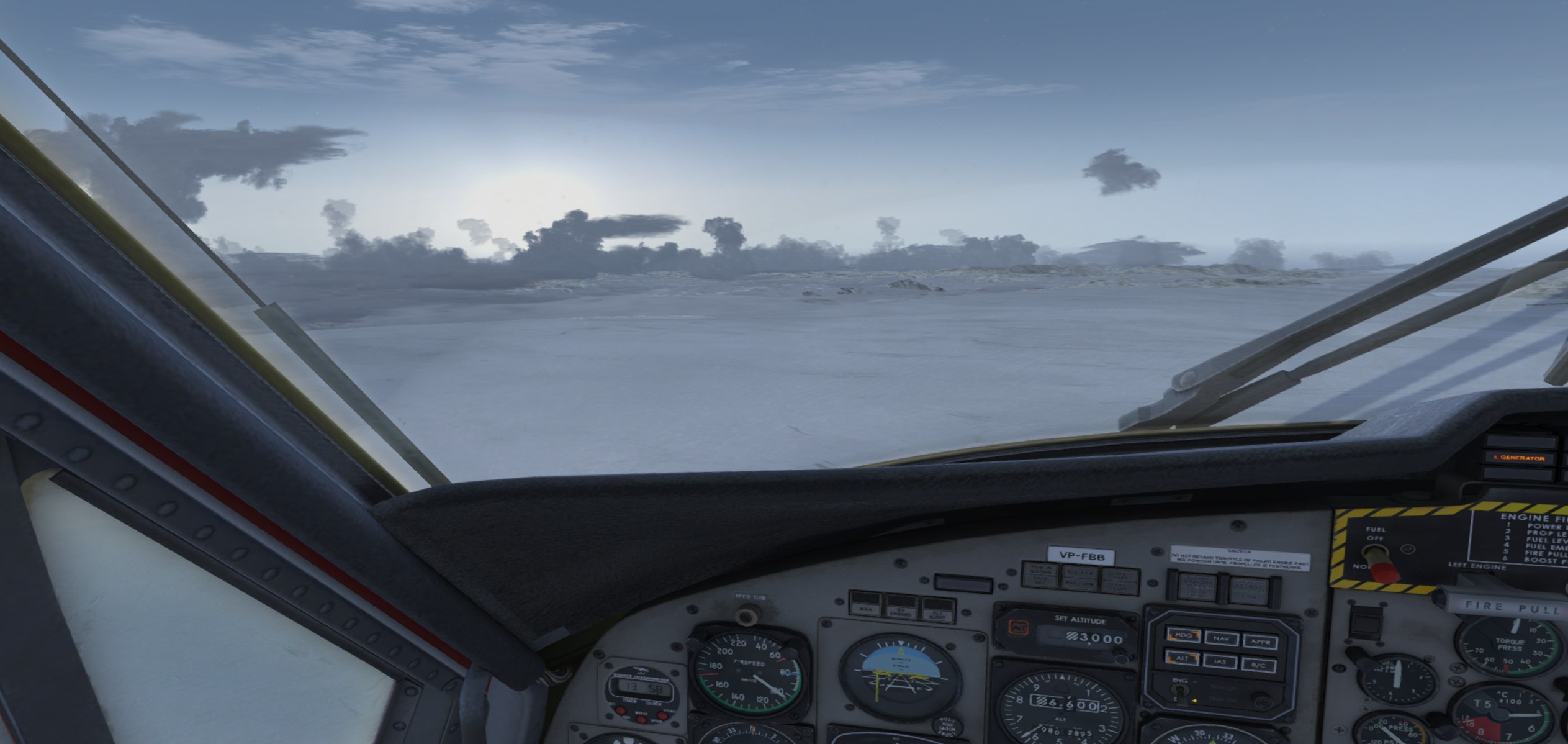Viewport: 1568px width, 744px height.
Task: Select the IAS autopilot mode button
Action: click(x=1220, y=661)
